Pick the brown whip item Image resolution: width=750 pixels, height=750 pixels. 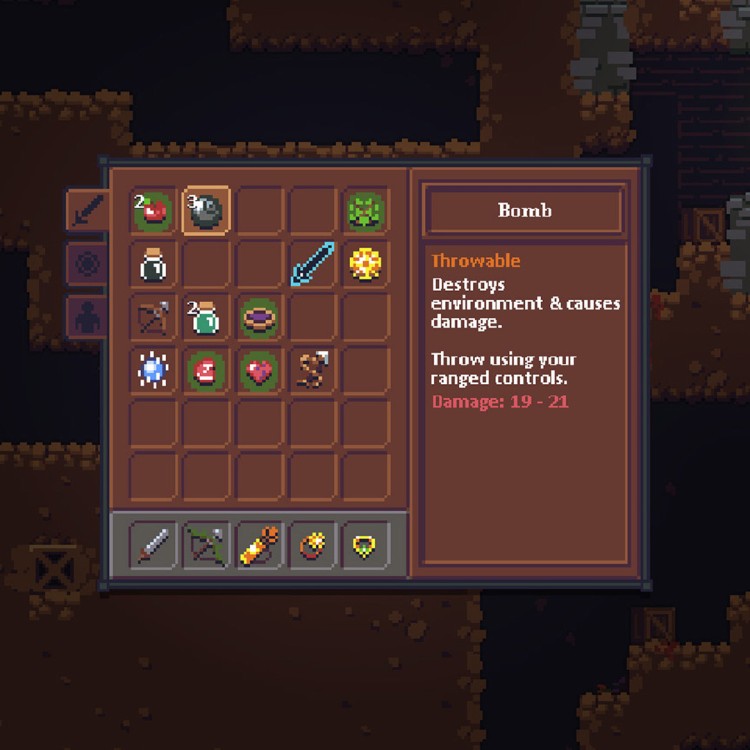(x=312, y=371)
